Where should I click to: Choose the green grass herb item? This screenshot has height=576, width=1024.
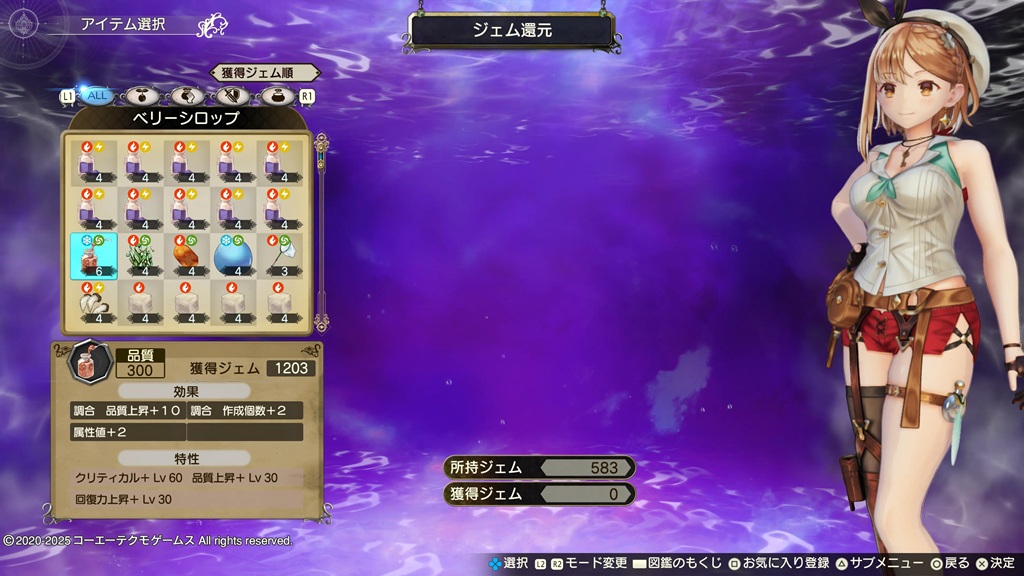141,255
